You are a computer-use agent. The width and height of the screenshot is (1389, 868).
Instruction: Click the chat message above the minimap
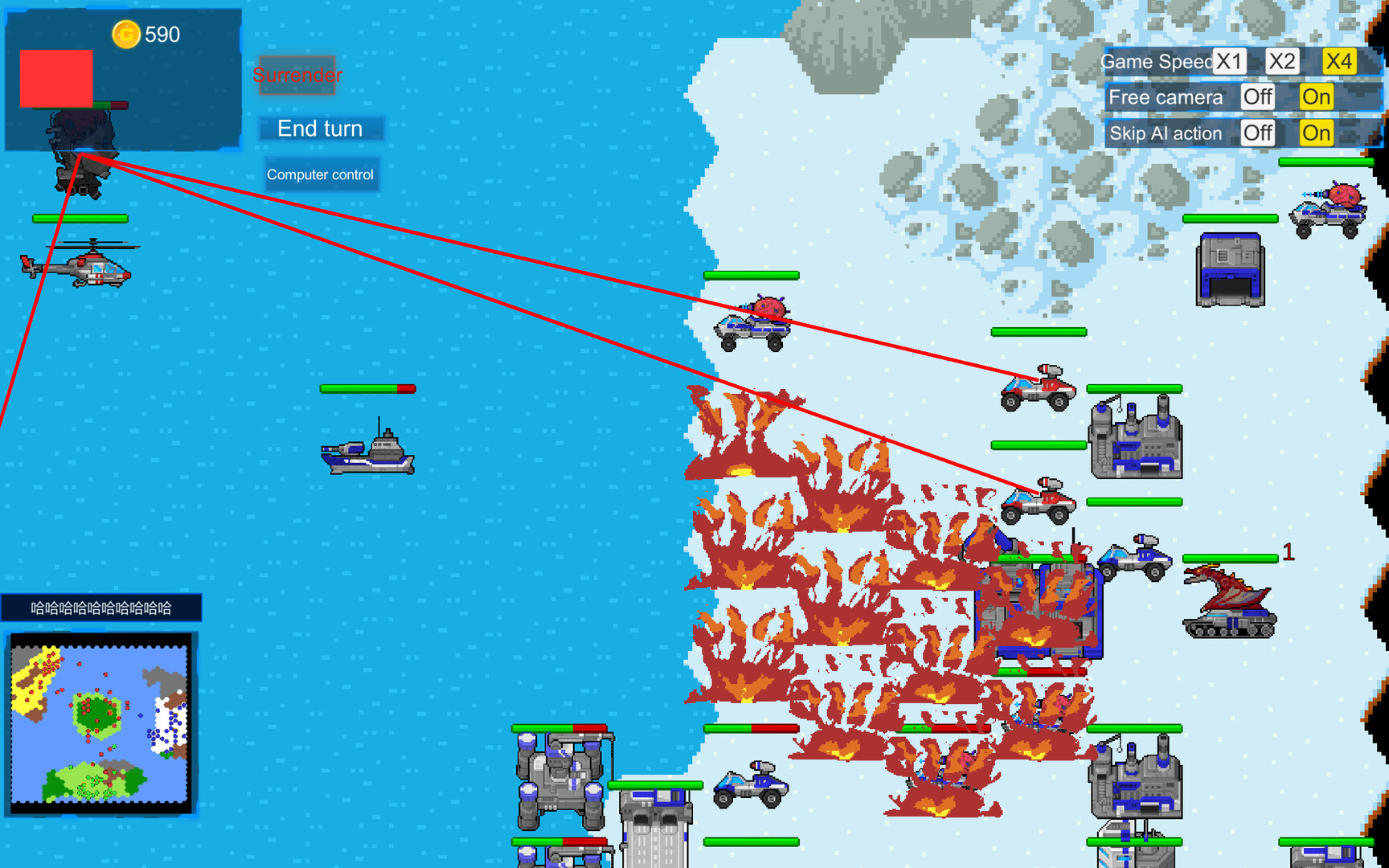coord(99,608)
